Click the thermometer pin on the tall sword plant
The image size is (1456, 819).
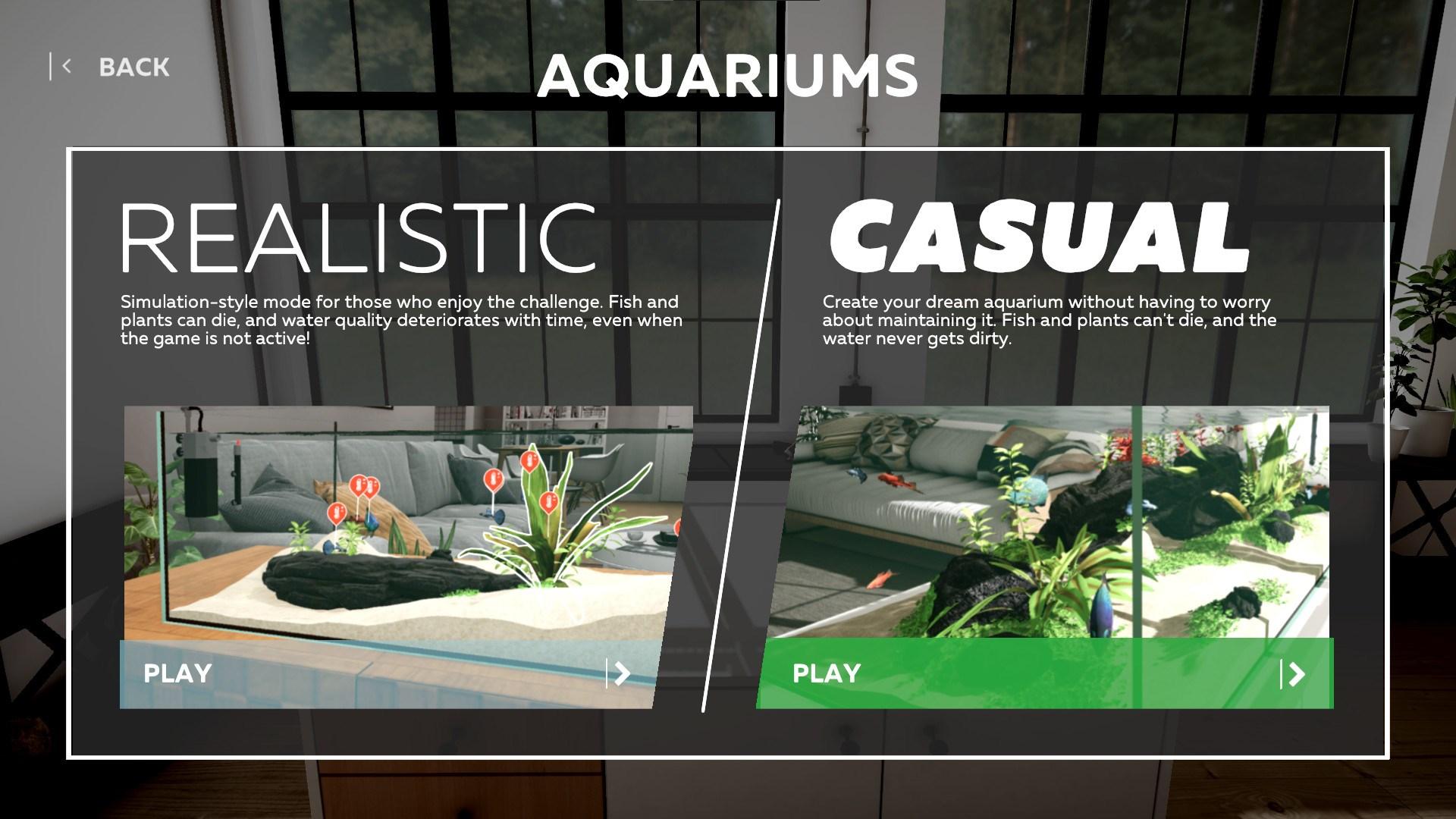[x=549, y=501]
